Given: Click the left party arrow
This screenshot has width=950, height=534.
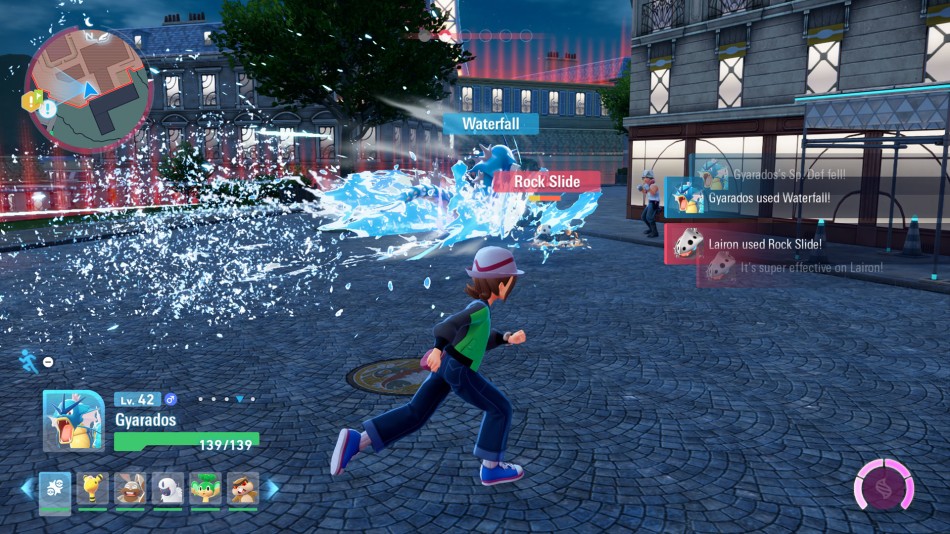Looking at the screenshot, I should [27, 489].
